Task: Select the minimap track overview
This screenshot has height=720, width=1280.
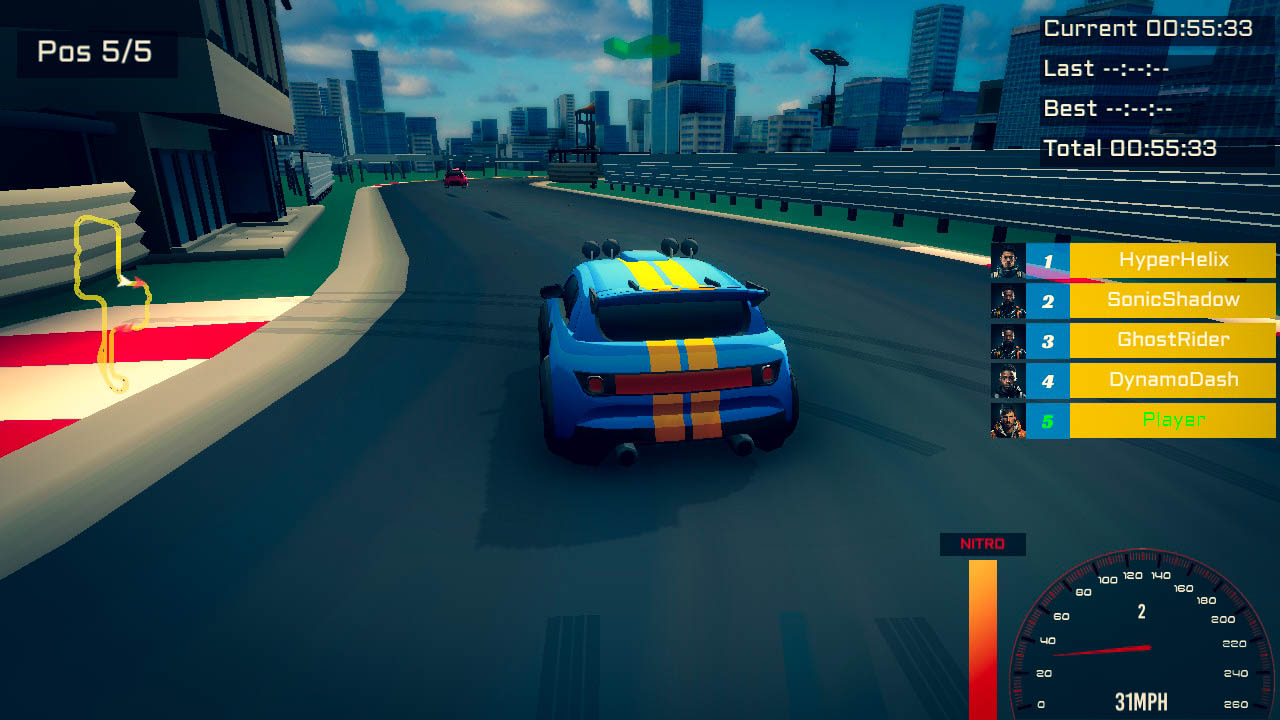Action: [110, 300]
